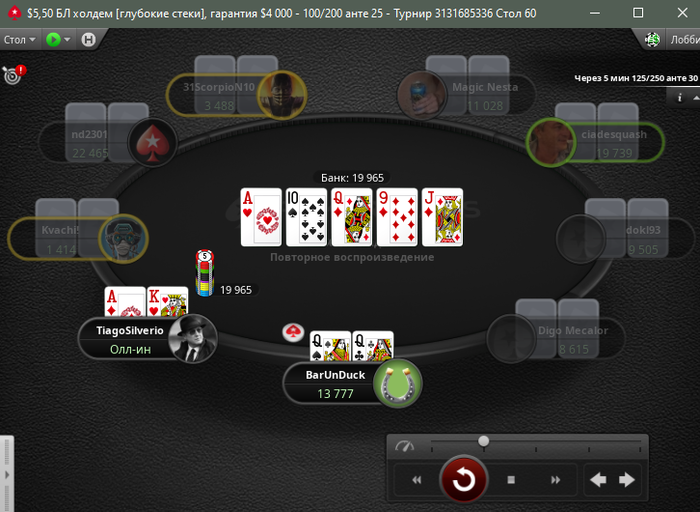Image resolution: width=700 pixels, height=512 pixels.
Task: Stop the hand replay
Action: click(510, 480)
